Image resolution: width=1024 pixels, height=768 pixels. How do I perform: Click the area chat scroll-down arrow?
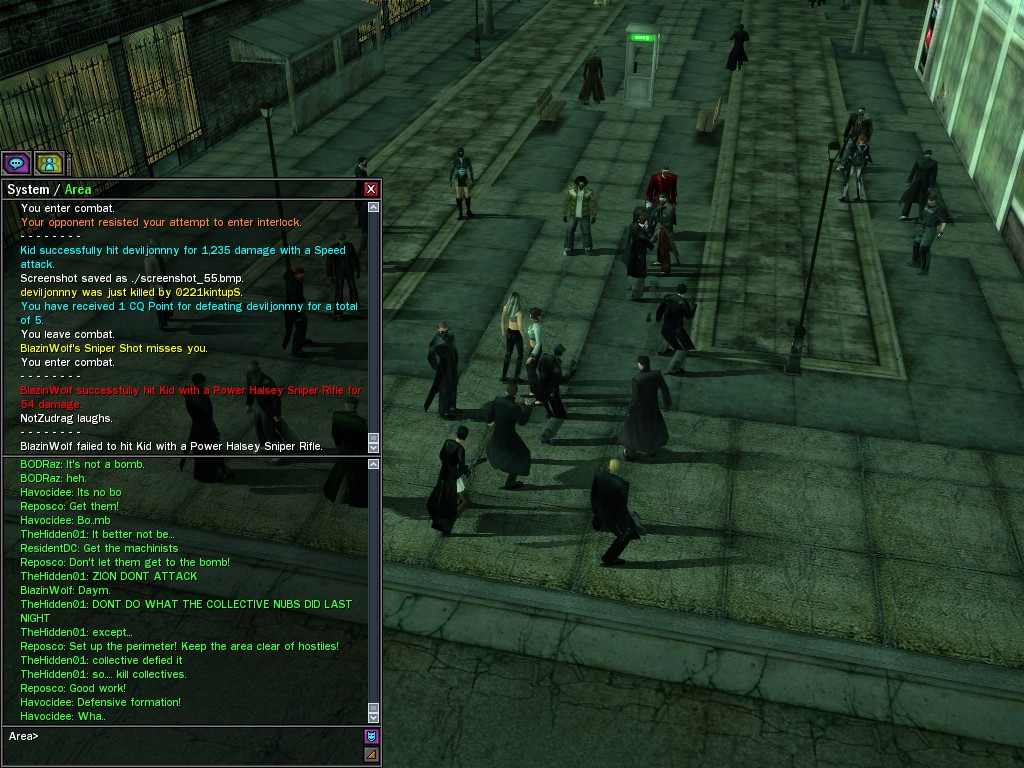pyautogui.click(x=374, y=716)
